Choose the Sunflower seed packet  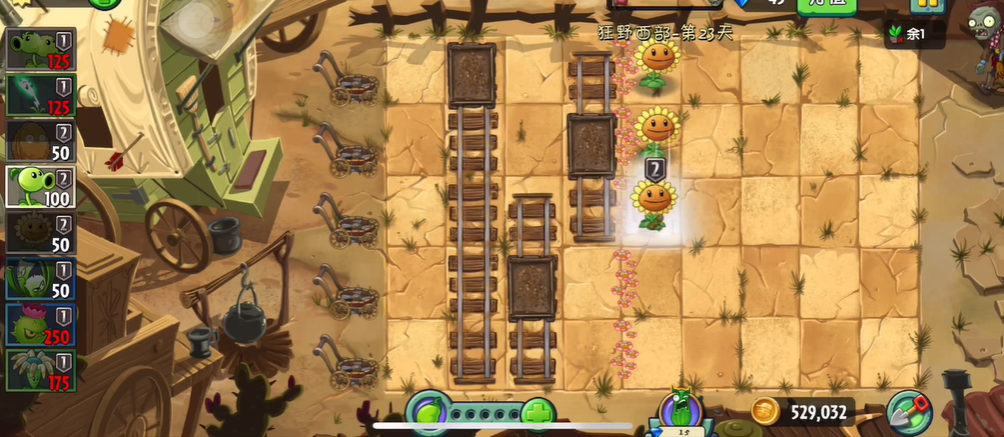[x=41, y=232]
